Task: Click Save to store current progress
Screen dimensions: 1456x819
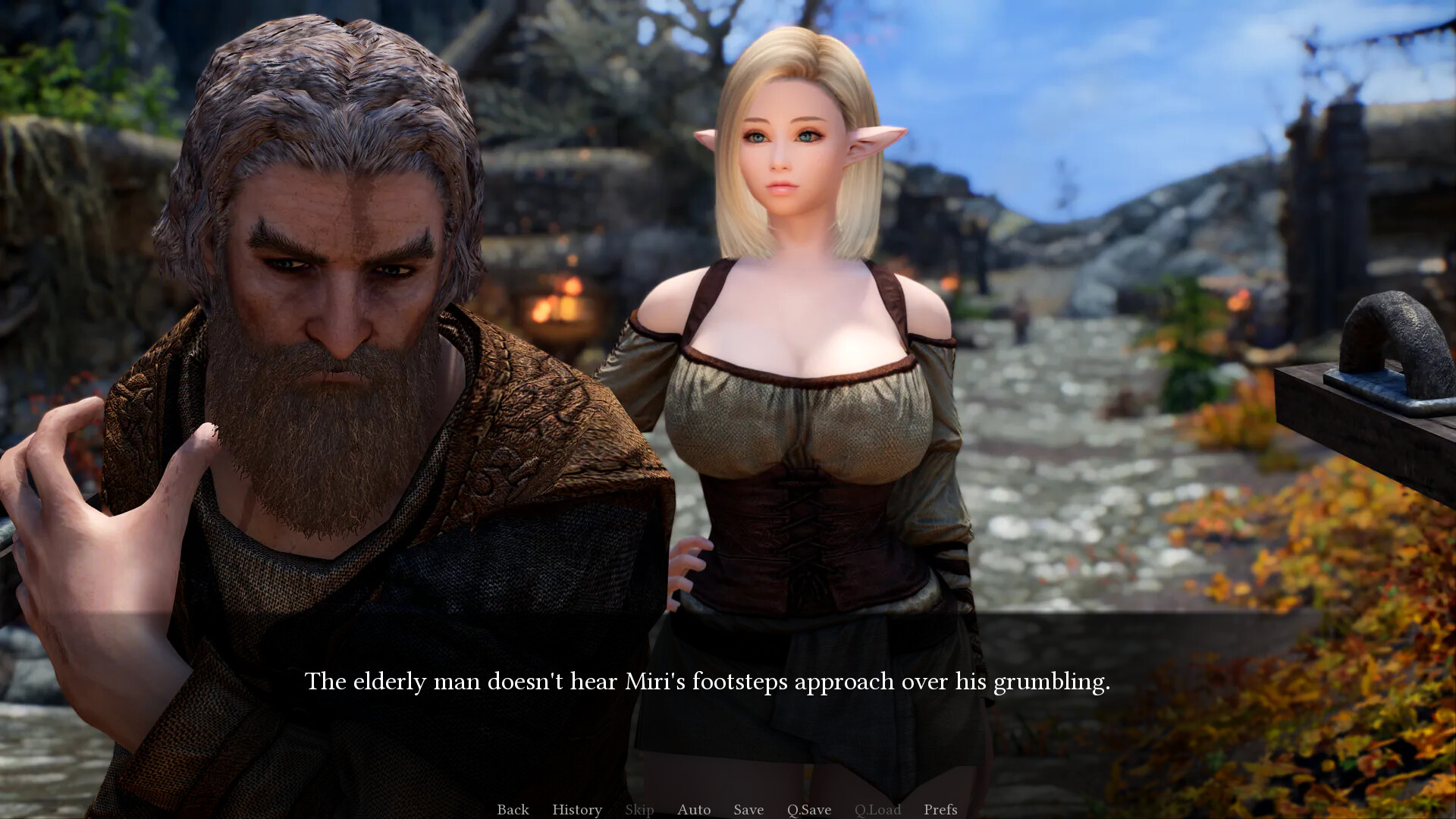Action: (748, 809)
